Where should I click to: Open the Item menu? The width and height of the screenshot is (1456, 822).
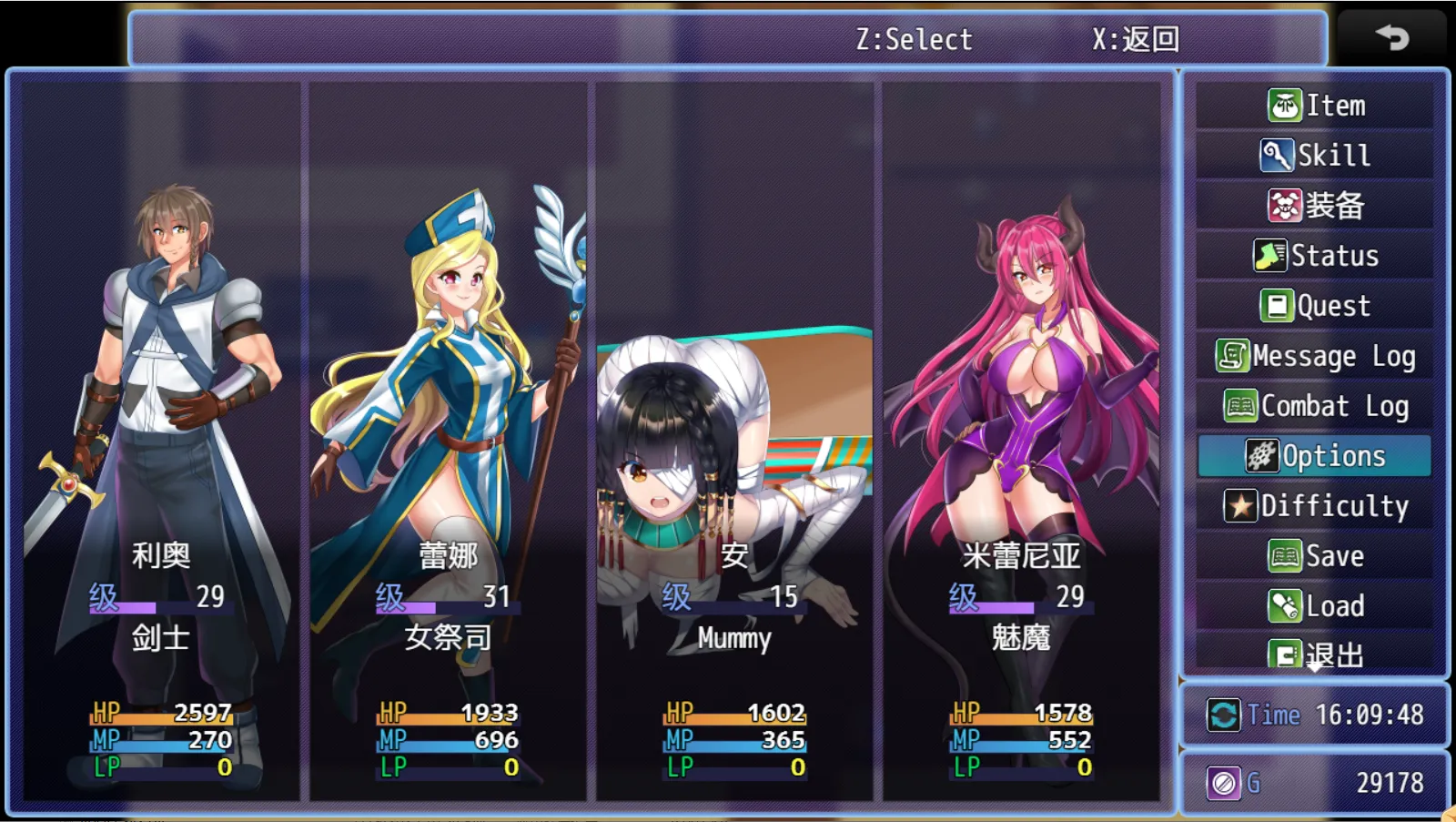1315,106
